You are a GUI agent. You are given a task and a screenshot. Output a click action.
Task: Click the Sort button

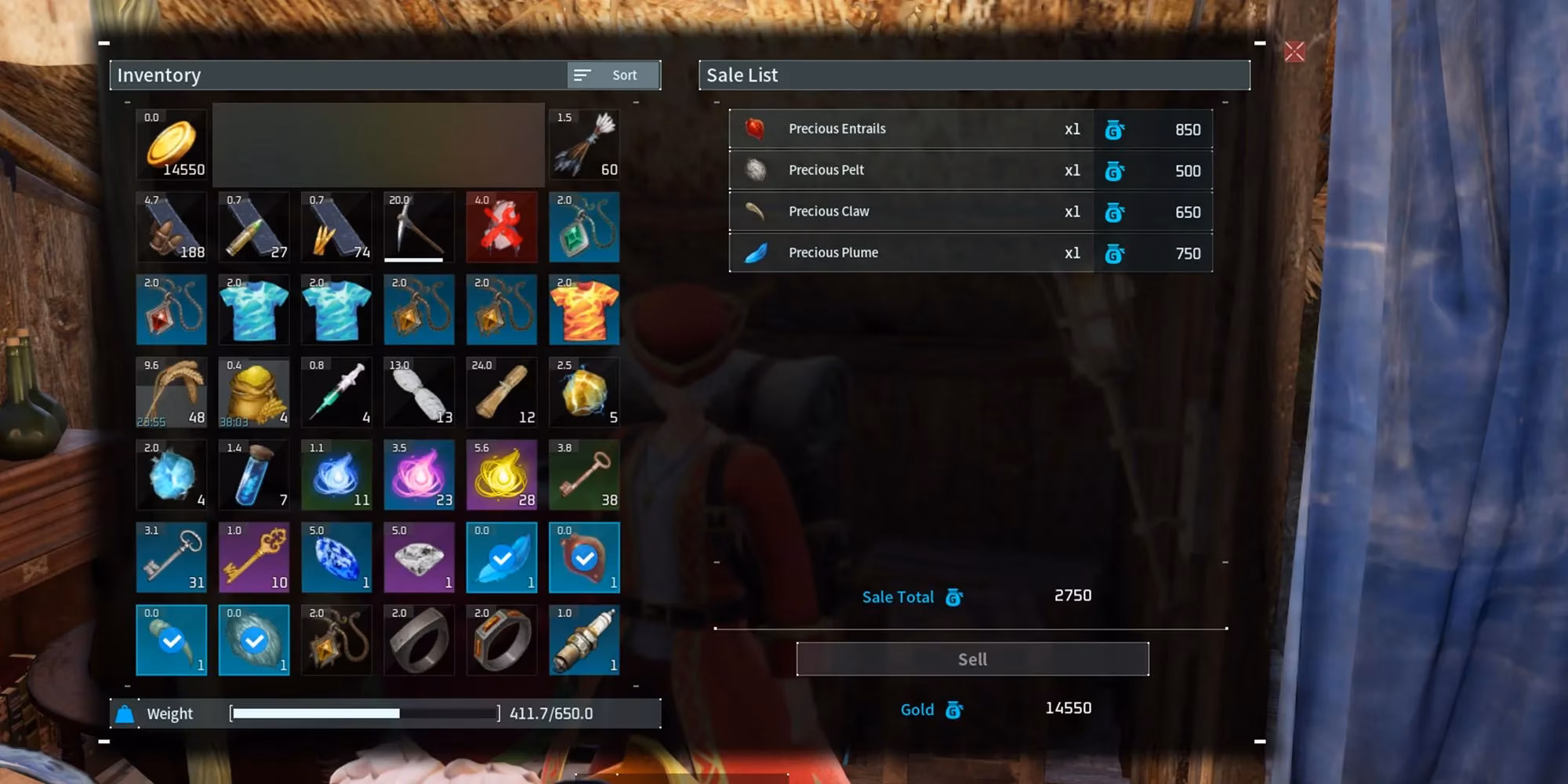click(x=613, y=75)
